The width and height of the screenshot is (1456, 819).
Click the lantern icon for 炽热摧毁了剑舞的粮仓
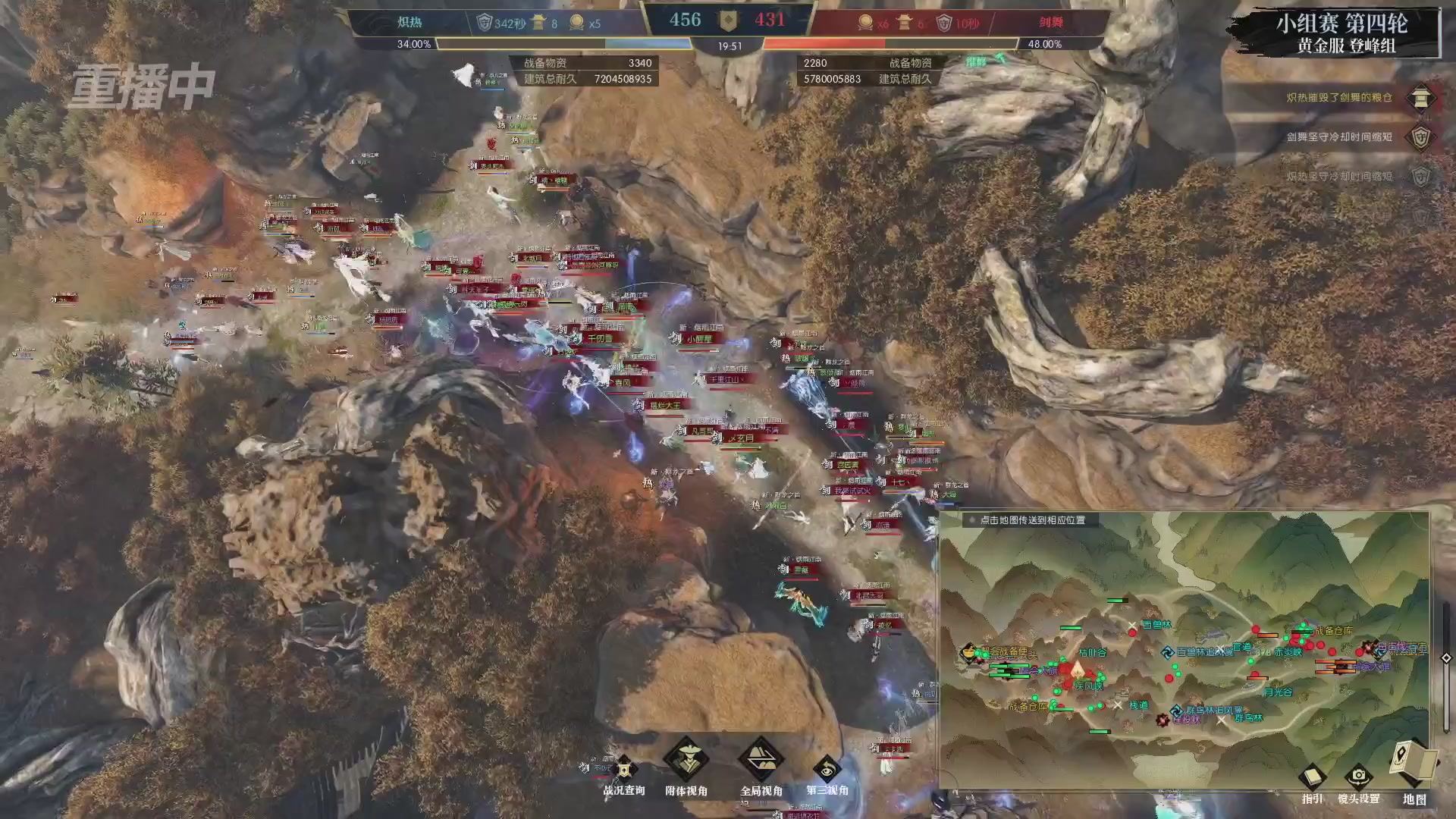point(1421,97)
